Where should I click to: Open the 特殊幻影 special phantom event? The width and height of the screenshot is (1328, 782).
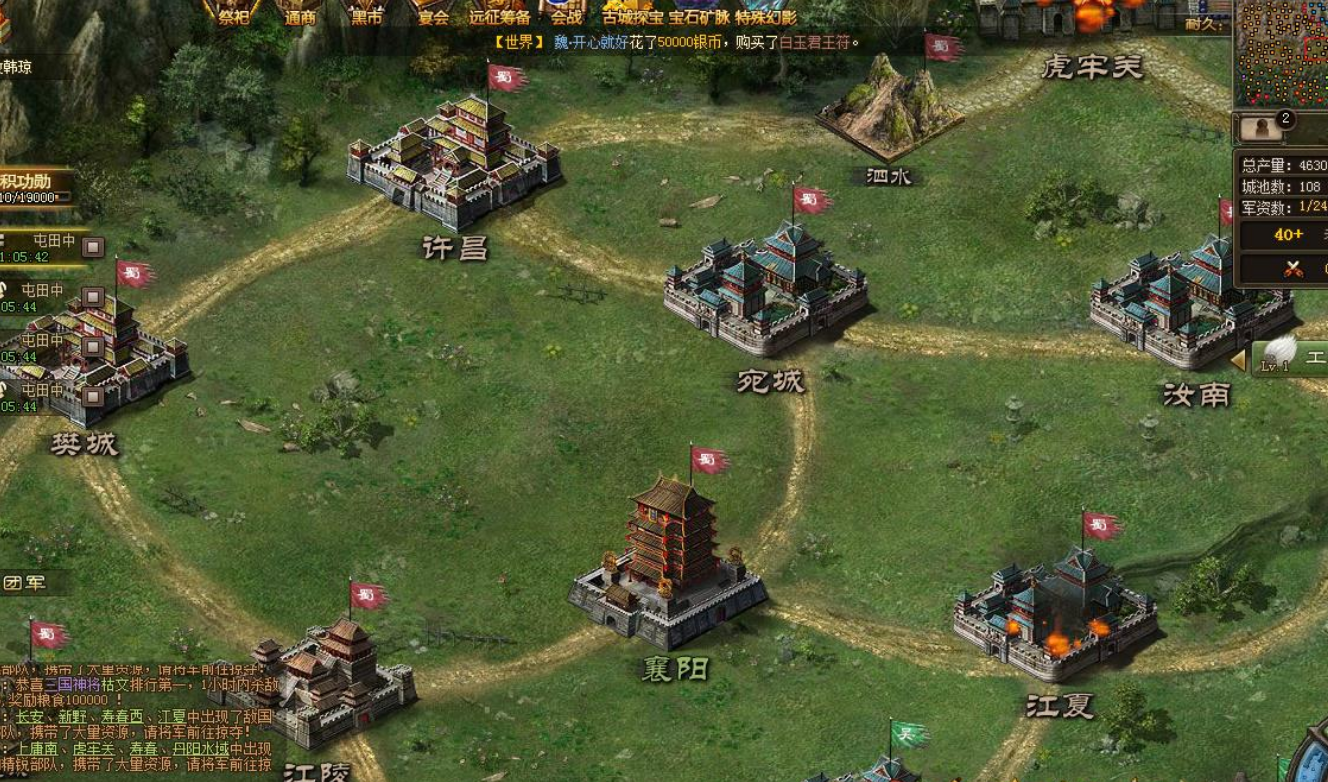click(766, 15)
